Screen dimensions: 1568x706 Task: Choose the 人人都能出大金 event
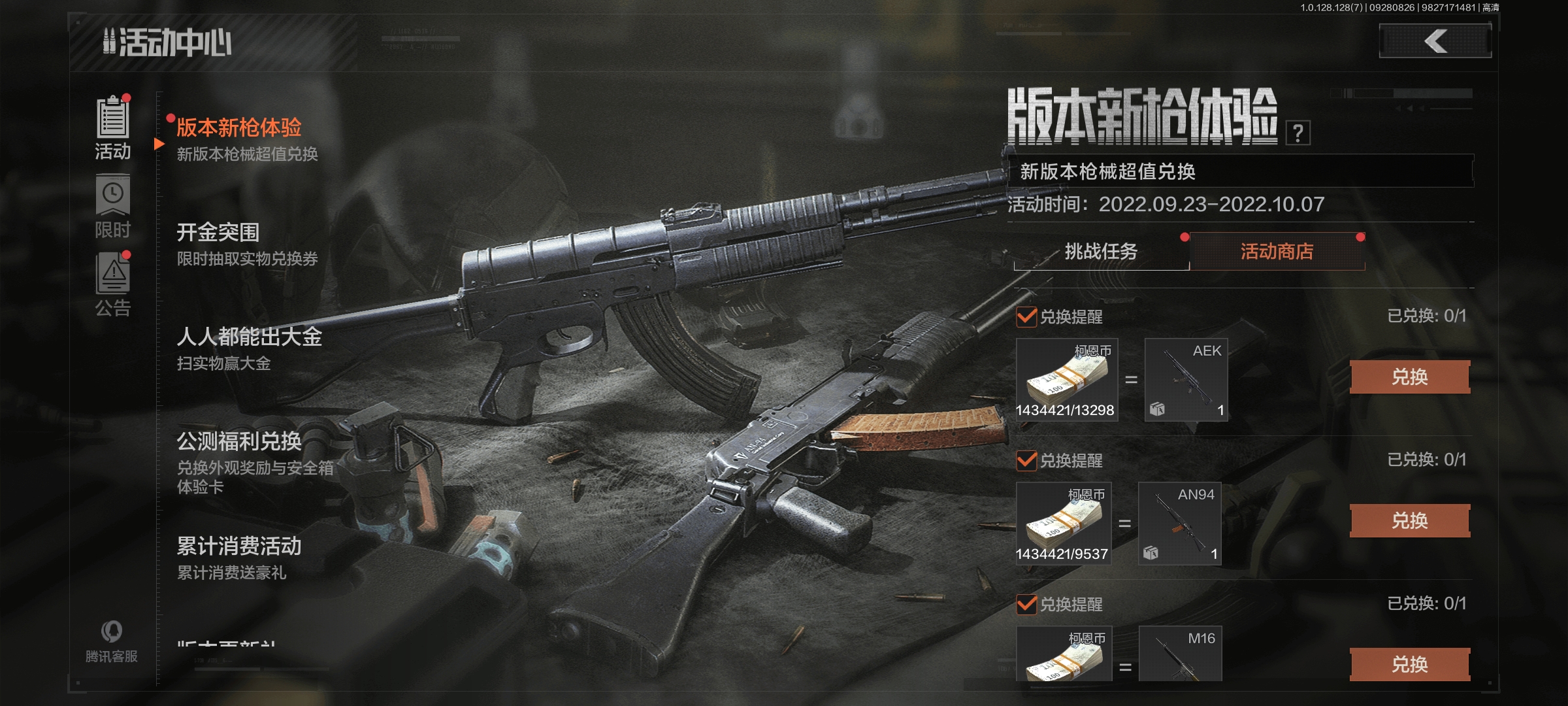click(249, 348)
